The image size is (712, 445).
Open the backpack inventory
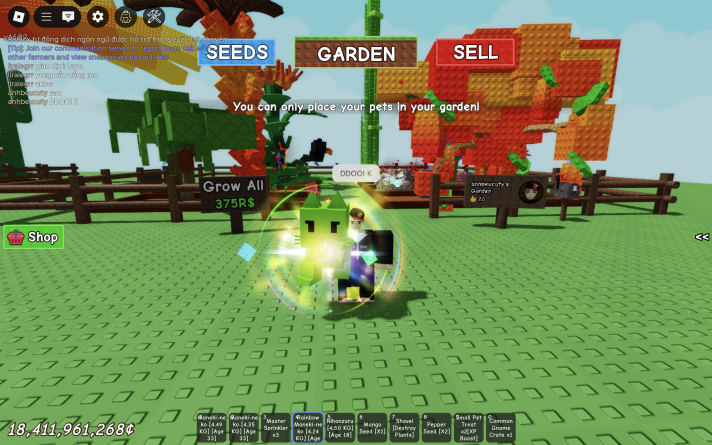tap(126, 16)
